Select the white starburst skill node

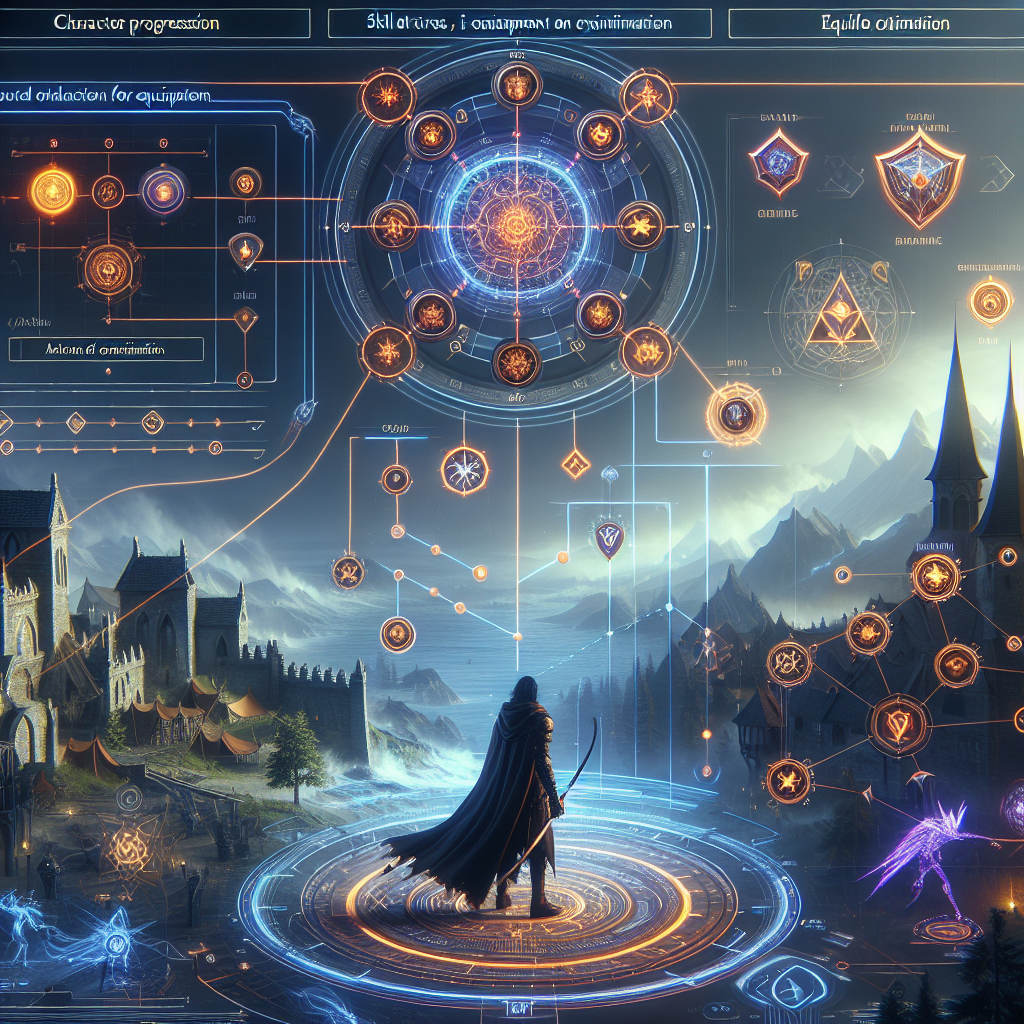pos(464,468)
